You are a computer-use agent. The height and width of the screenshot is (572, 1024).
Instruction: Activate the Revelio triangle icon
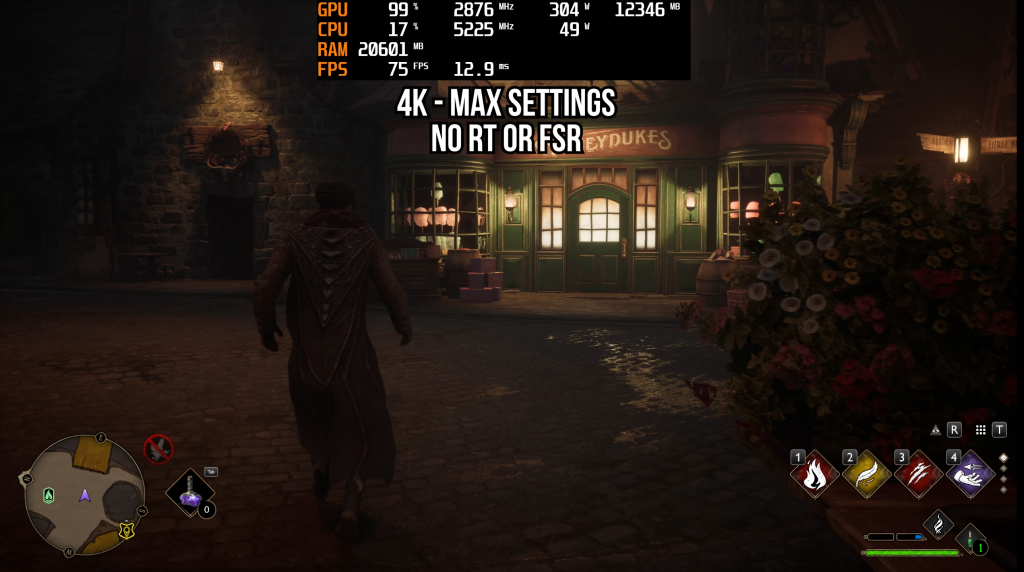(936, 430)
